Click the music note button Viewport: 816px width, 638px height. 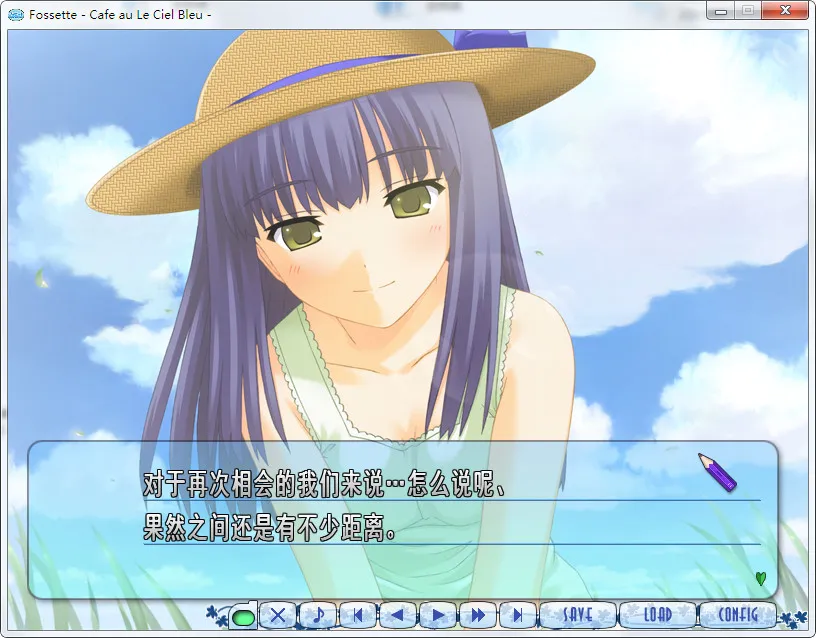(x=318, y=615)
